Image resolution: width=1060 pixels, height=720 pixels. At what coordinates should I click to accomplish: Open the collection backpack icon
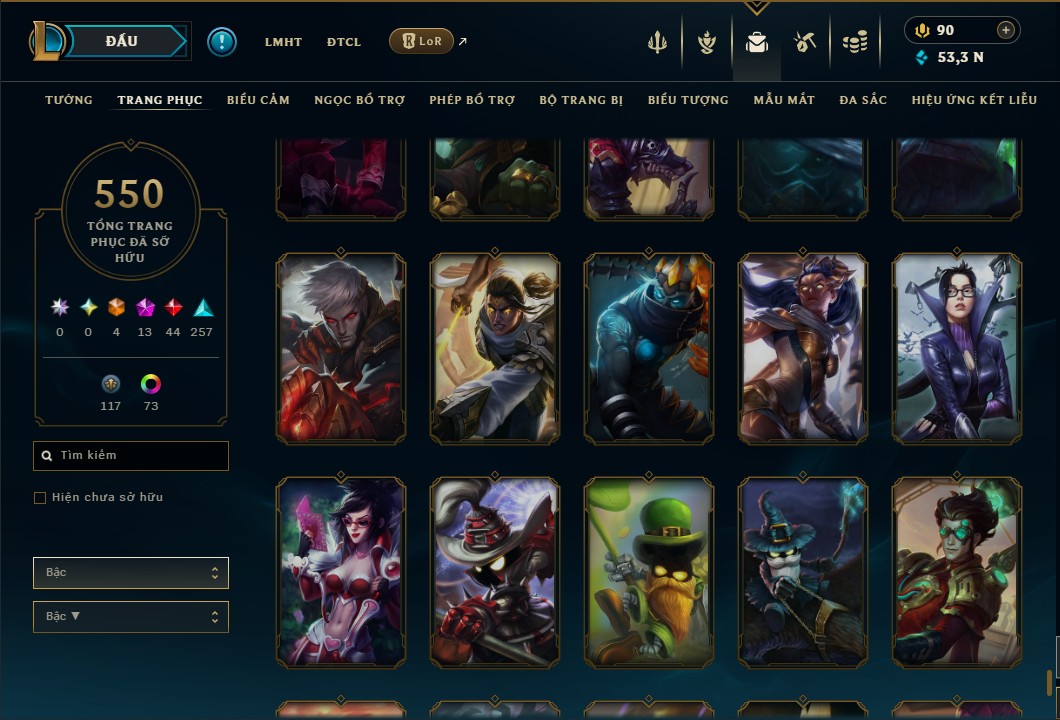pos(757,42)
